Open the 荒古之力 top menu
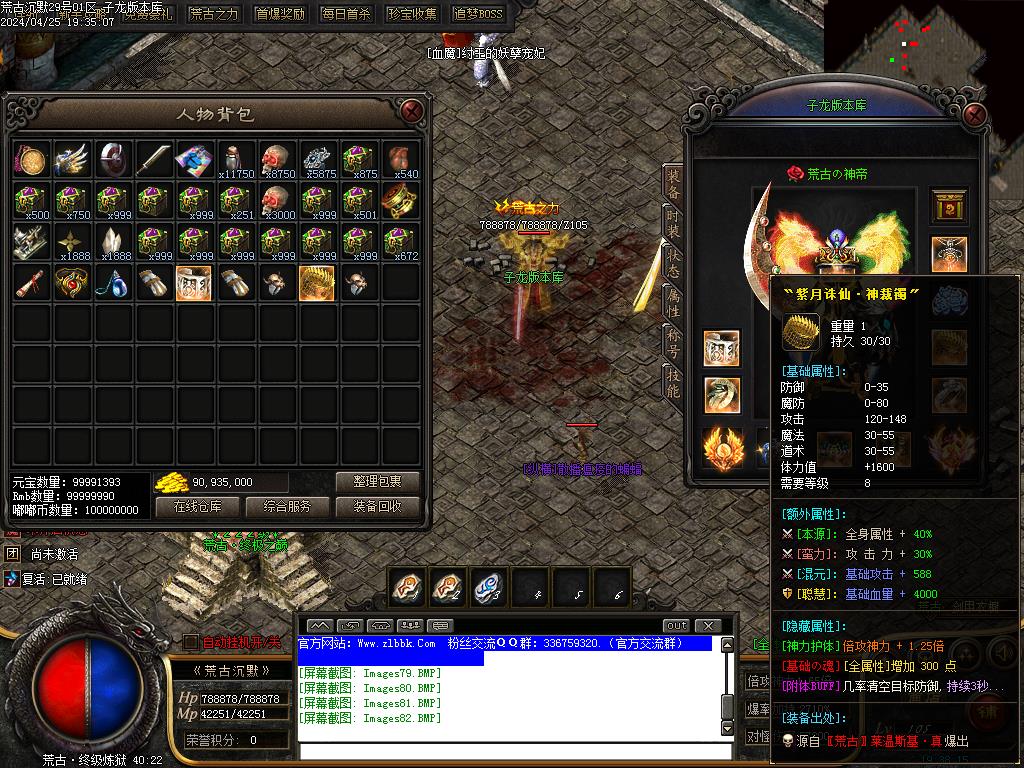 tap(214, 14)
